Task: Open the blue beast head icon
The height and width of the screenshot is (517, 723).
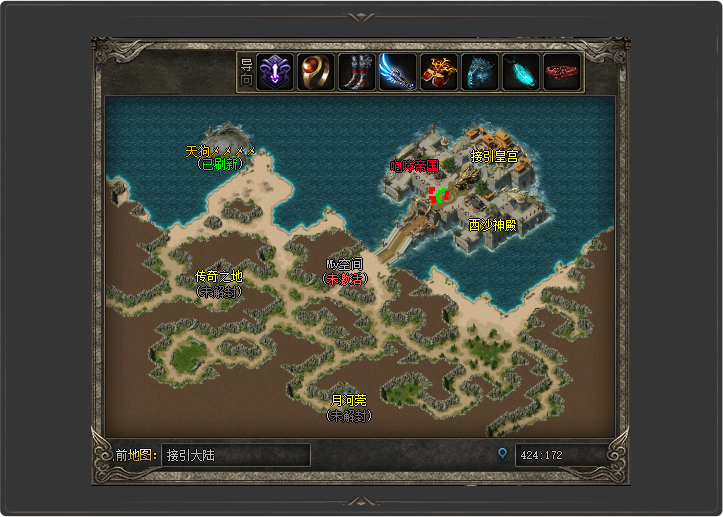Action: tap(479, 72)
